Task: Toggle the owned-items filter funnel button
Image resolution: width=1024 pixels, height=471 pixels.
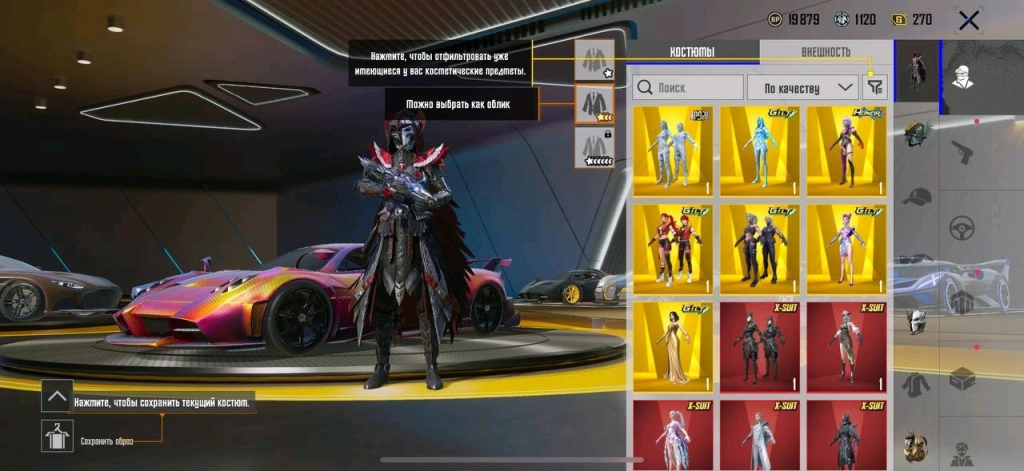Action: (875, 87)
